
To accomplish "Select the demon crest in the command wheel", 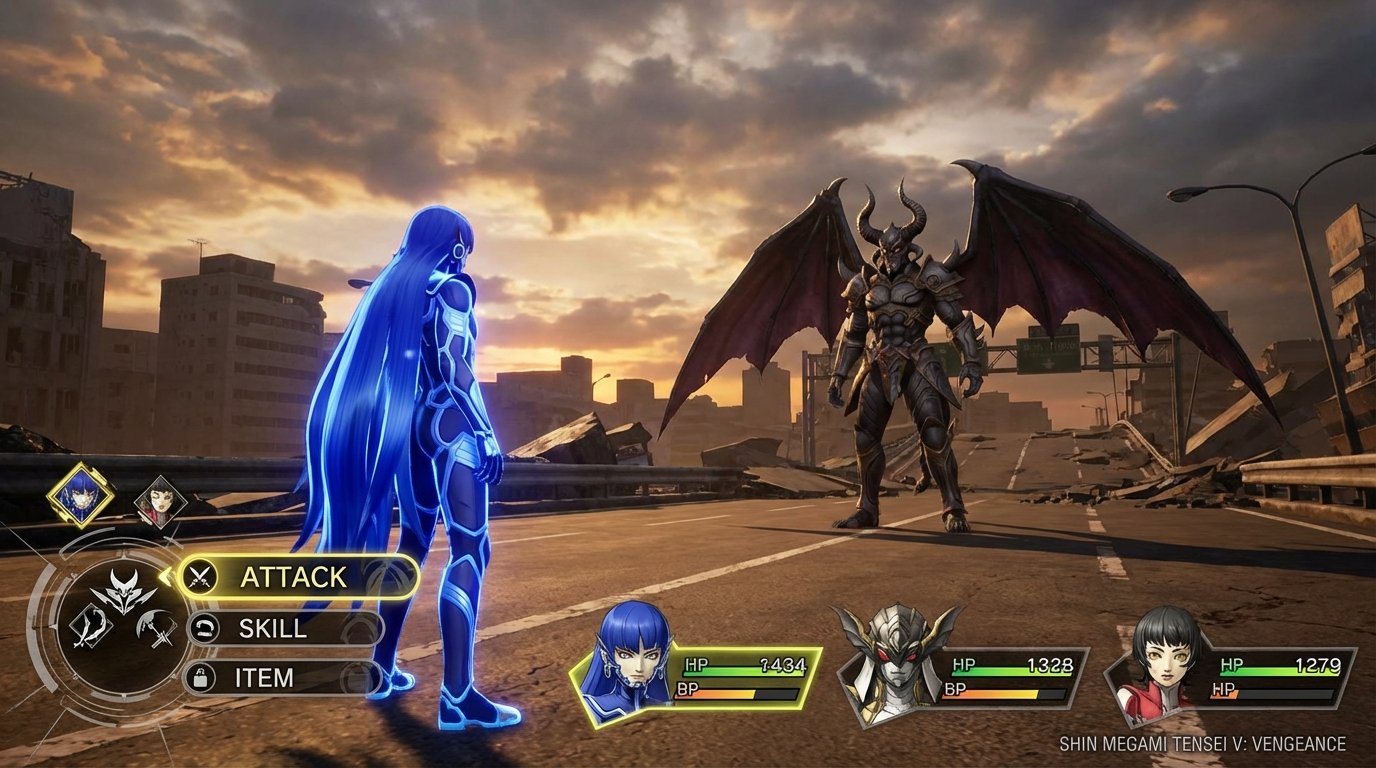I will [124, 588].
